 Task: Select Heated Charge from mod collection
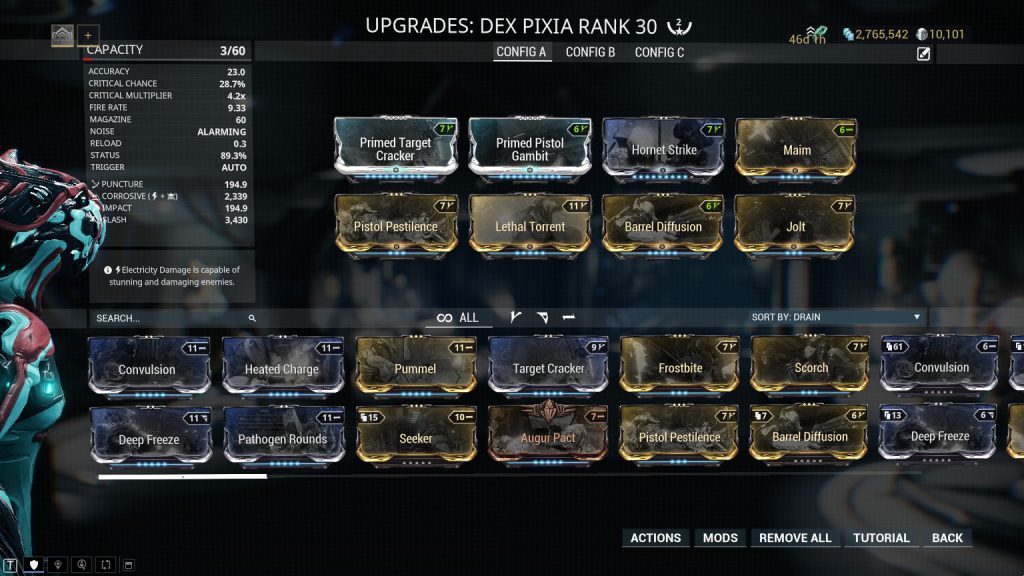282,367
